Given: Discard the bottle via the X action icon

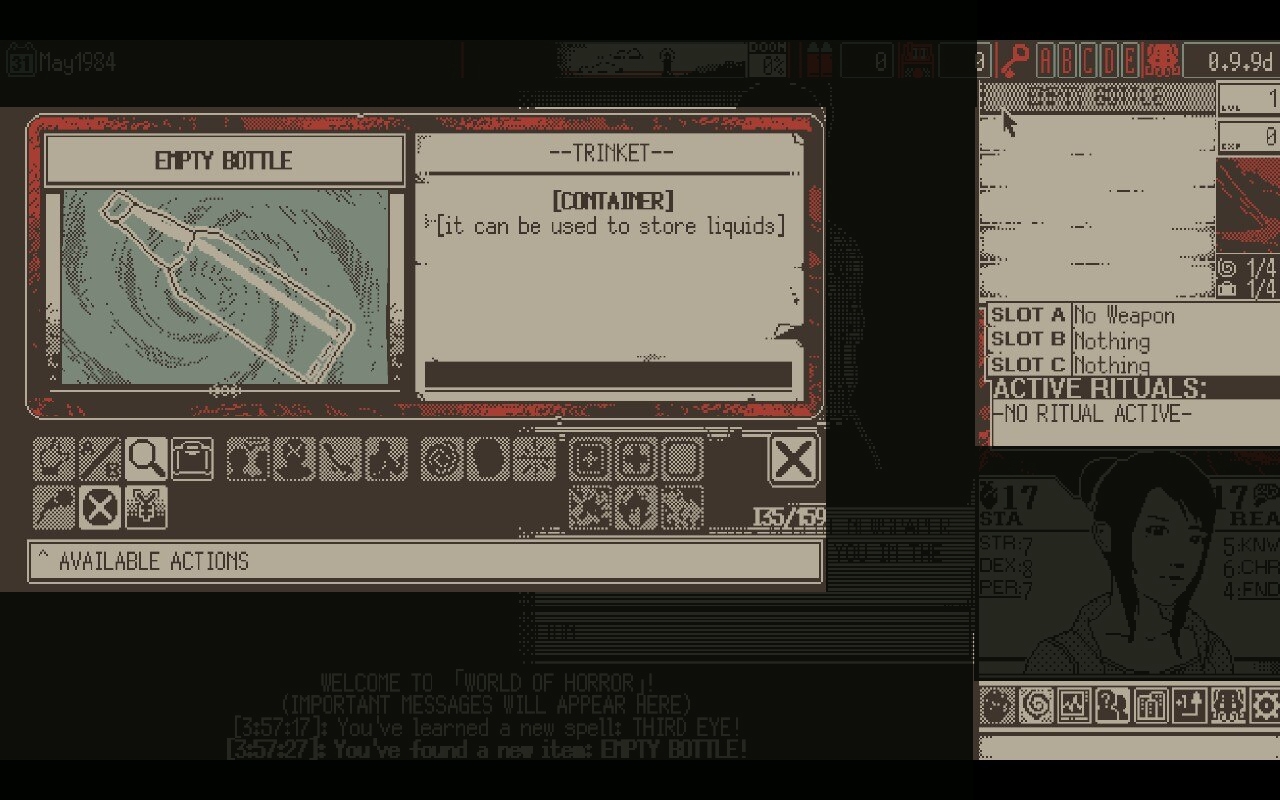Looking at the screenshot, I should tap(99, 506).
